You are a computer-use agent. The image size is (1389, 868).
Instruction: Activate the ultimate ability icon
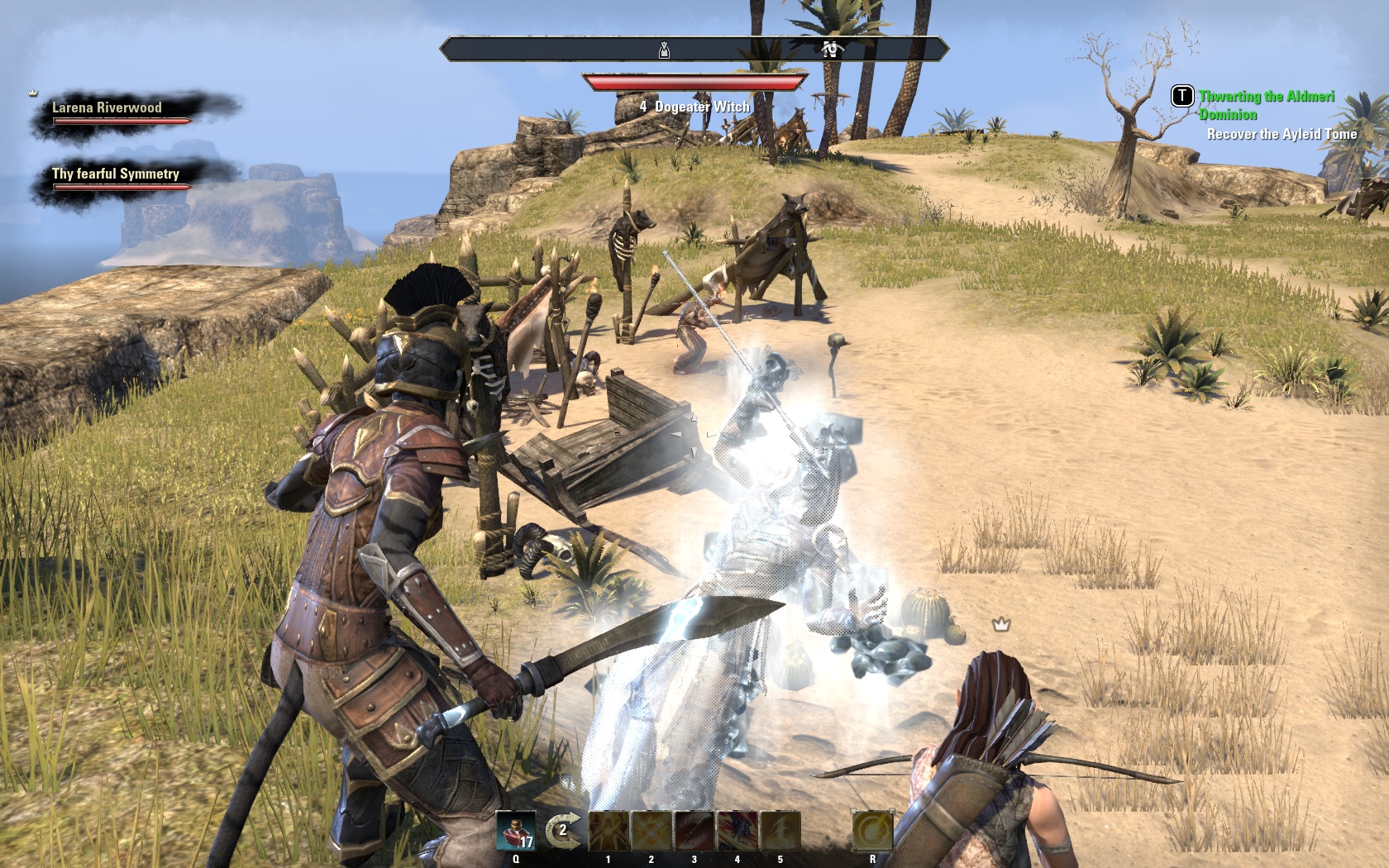(x=872, y=830)
